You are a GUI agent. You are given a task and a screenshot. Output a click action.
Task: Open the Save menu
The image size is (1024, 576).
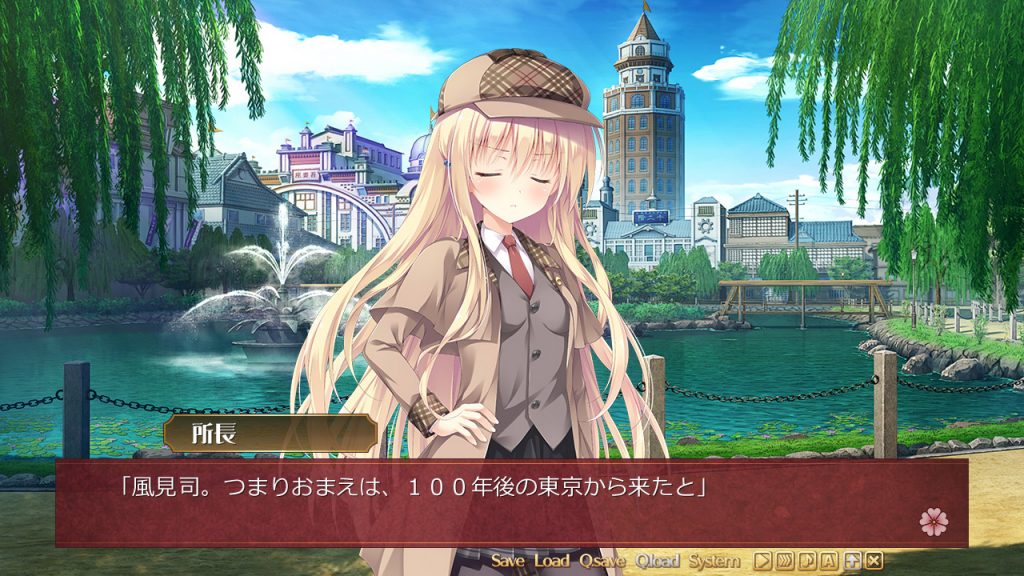[x=508, y=561]
